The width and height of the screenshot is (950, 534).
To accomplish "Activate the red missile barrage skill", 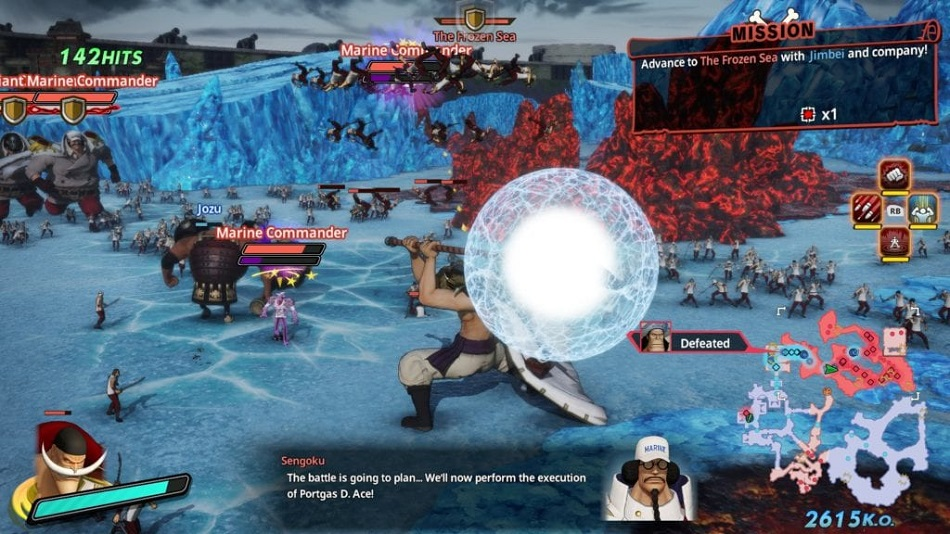I will (866, 209).
